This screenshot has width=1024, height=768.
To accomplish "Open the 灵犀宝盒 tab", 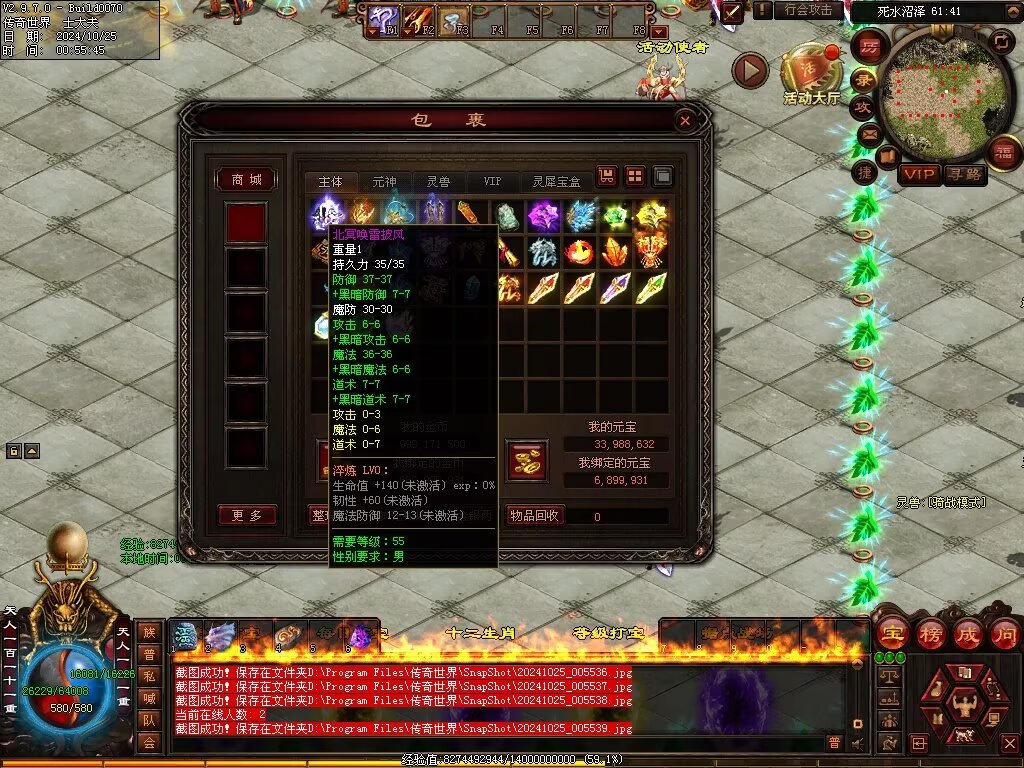I will 556,182.
